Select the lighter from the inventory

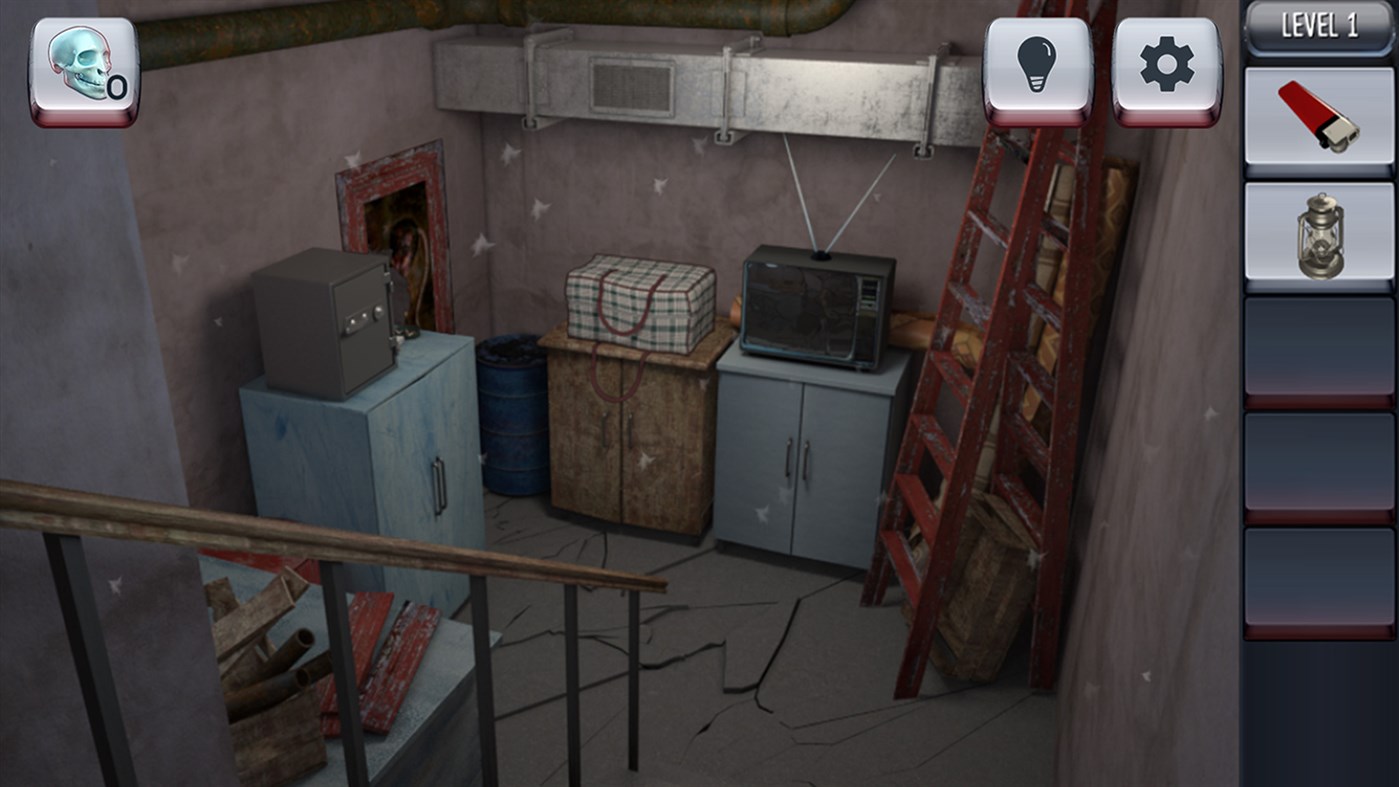pyautogui.click(x=1317, y=112)
